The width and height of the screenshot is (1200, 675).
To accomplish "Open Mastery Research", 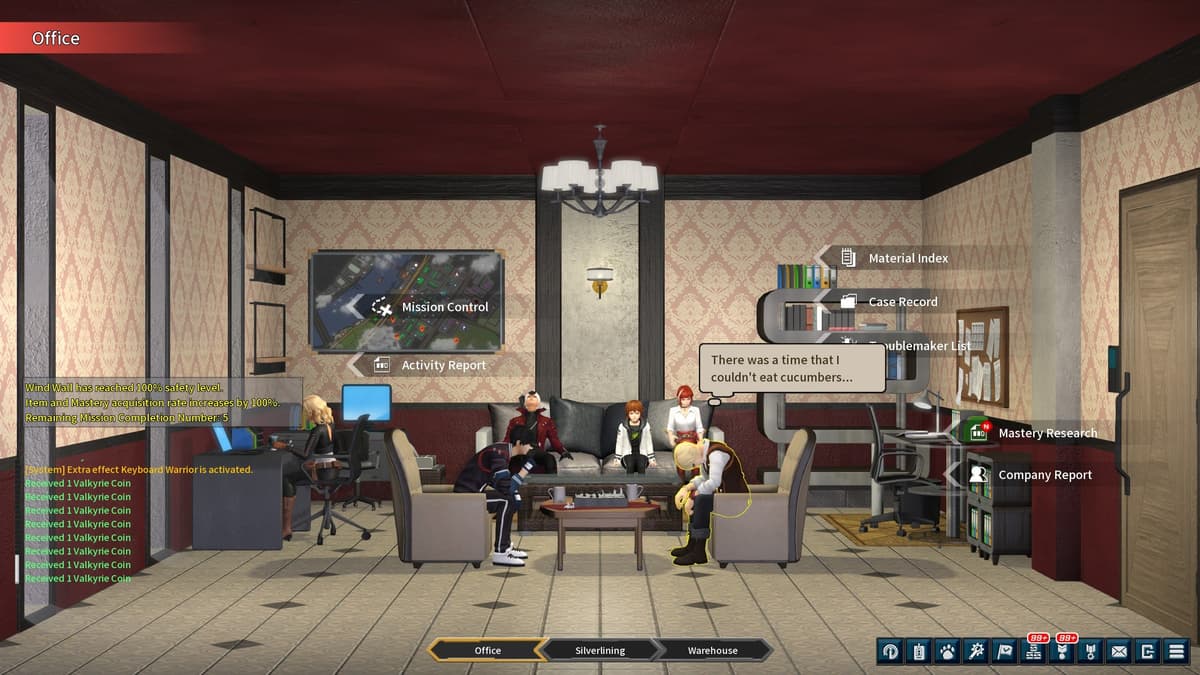I will click(1046, 433).
